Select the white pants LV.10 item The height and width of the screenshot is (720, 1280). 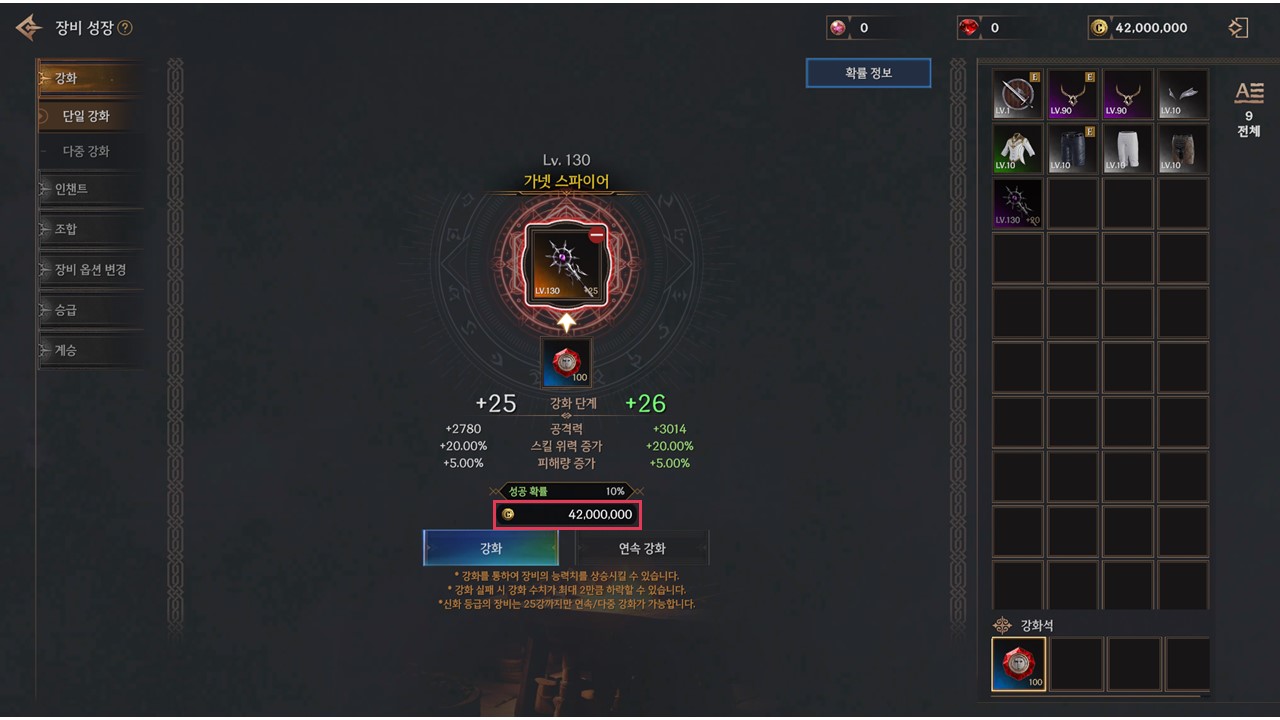(1127, 149)
